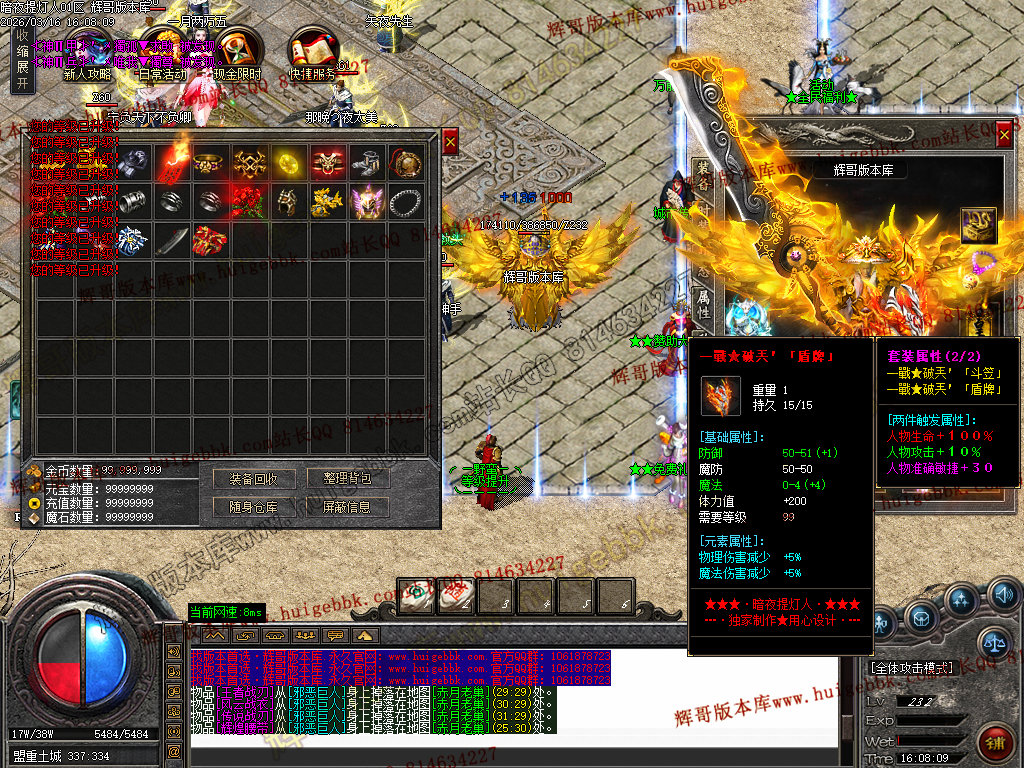Open the 日常活动 daily activities icon
The height and width of the screenshot is (768, 1024).
[x=162, y=50]
